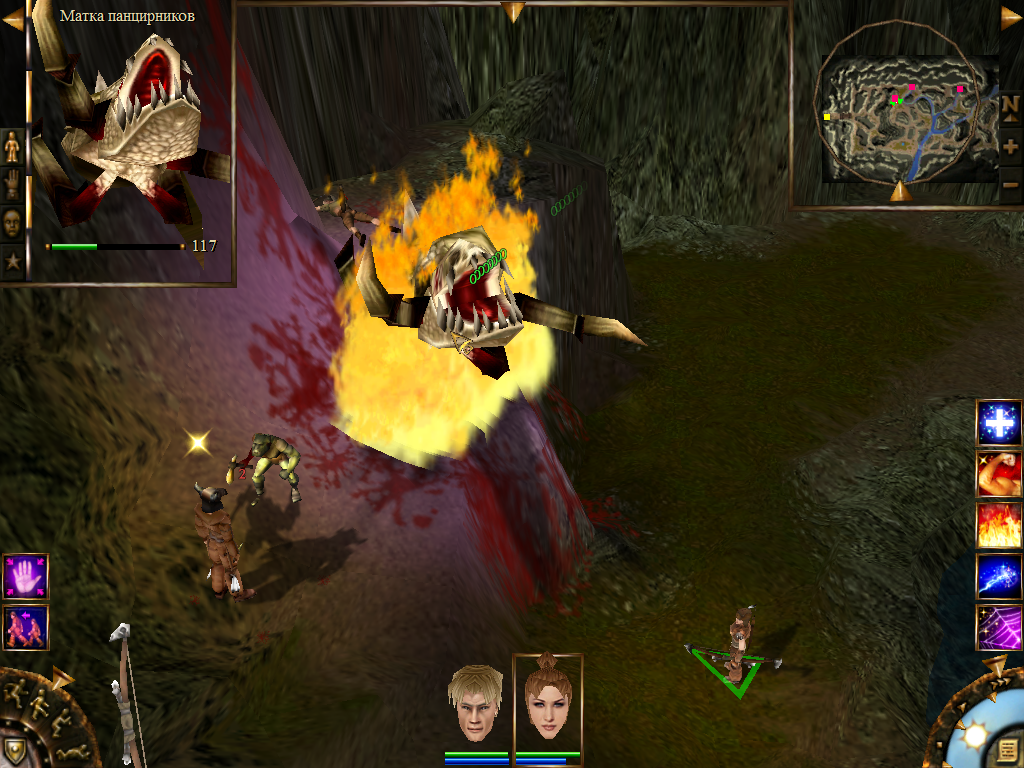Cast the blue sparkling cross healing spell

[x=998, y=423]
